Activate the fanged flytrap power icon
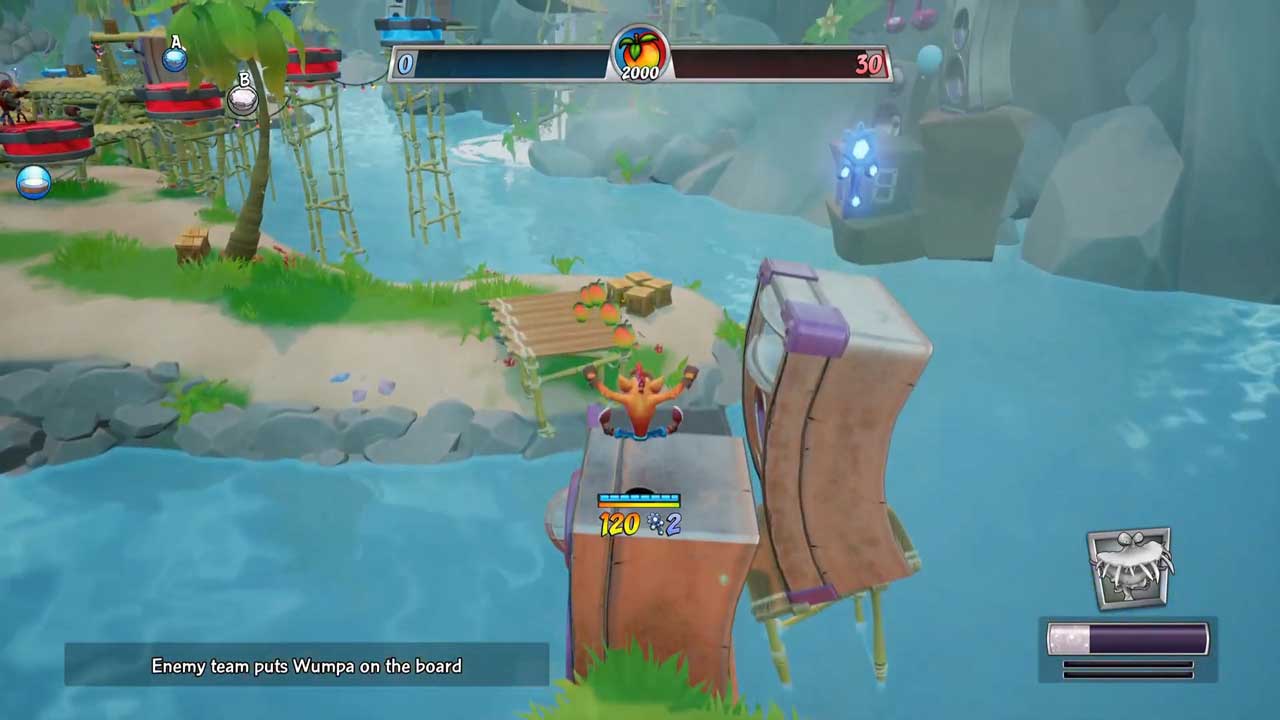Image resolution: width=1280 pixels, height=720 pixels. [x=1129, y=568]
